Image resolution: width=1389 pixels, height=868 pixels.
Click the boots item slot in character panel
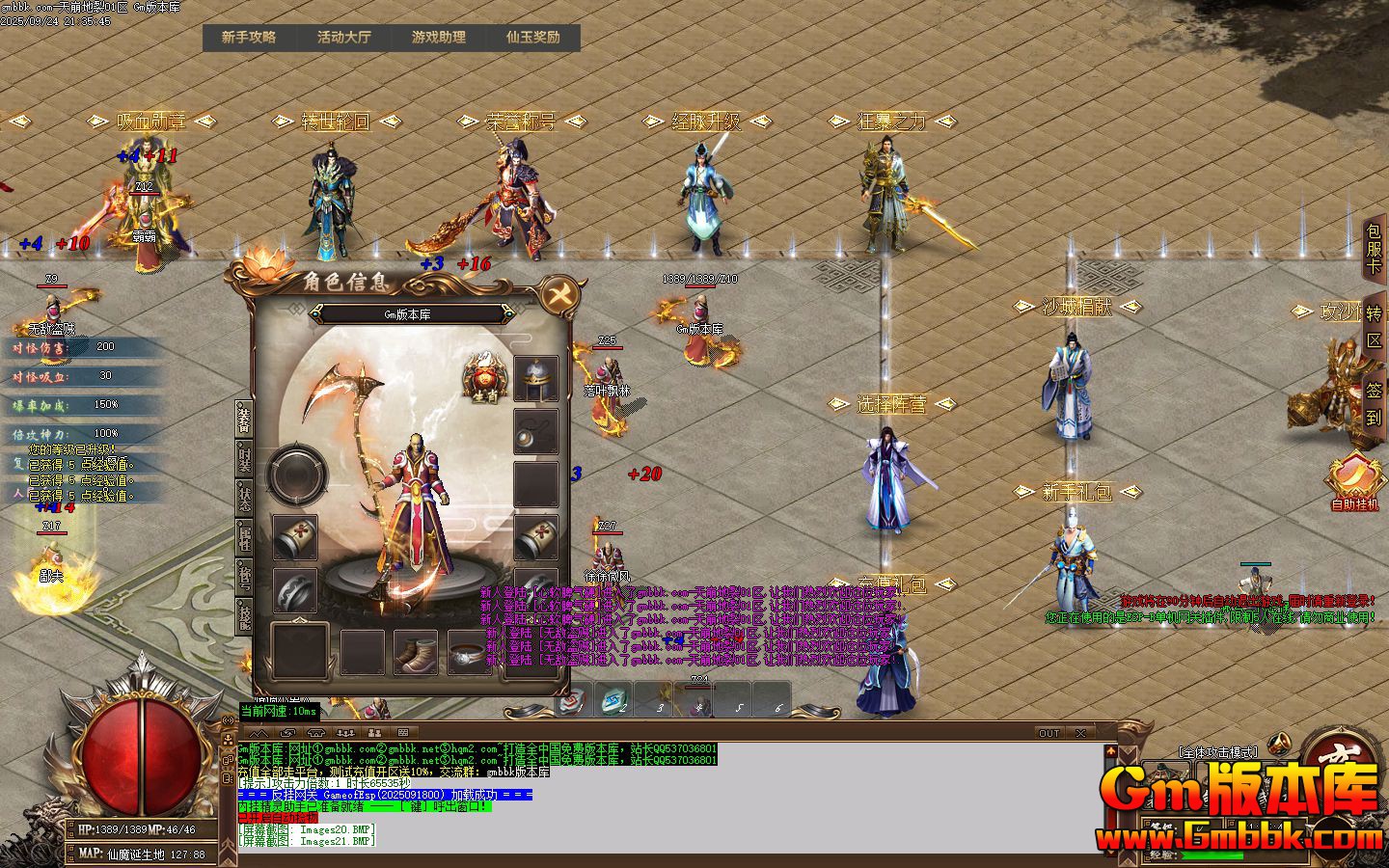(x=416, y=653)
